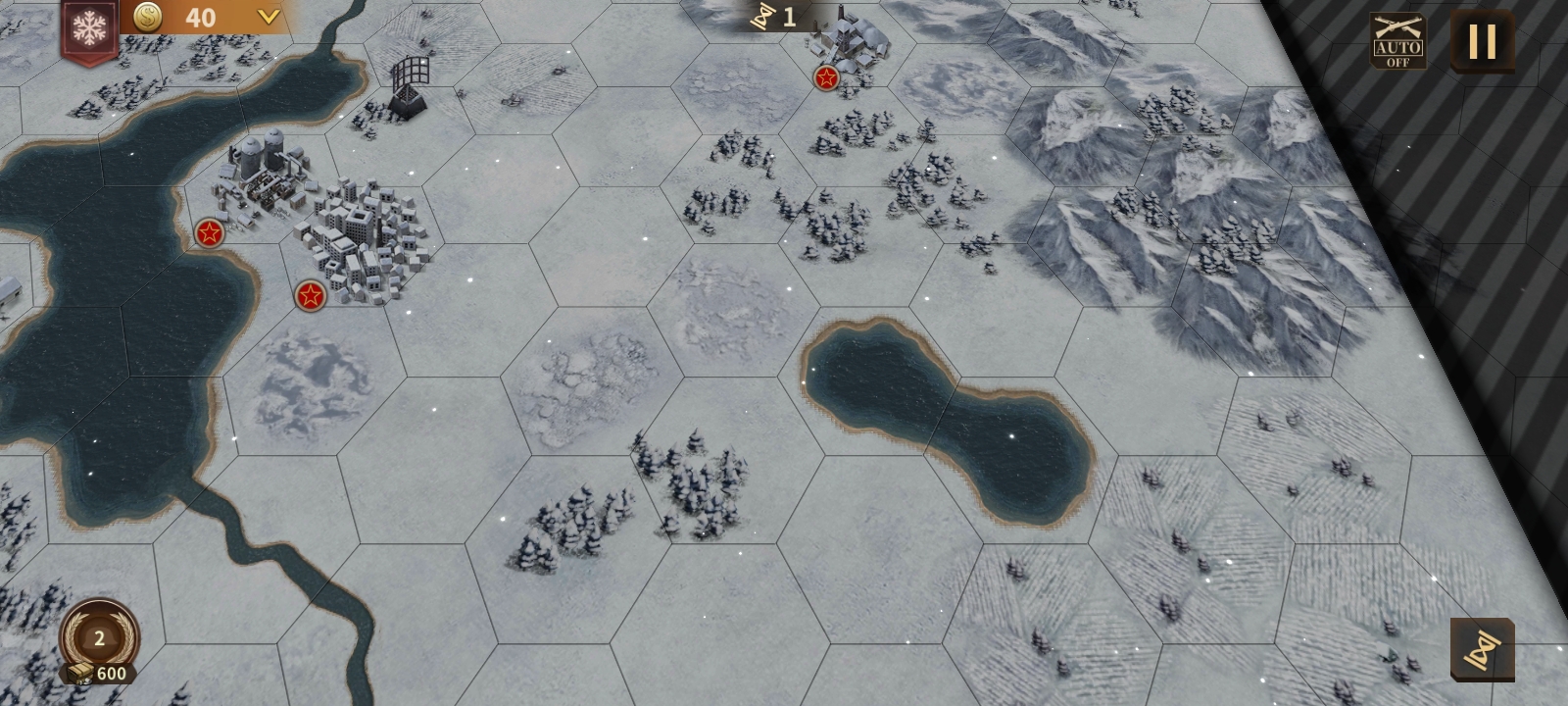Expand the gold resource dropdown arrow
1568x706 pixels.
(268, 17)
